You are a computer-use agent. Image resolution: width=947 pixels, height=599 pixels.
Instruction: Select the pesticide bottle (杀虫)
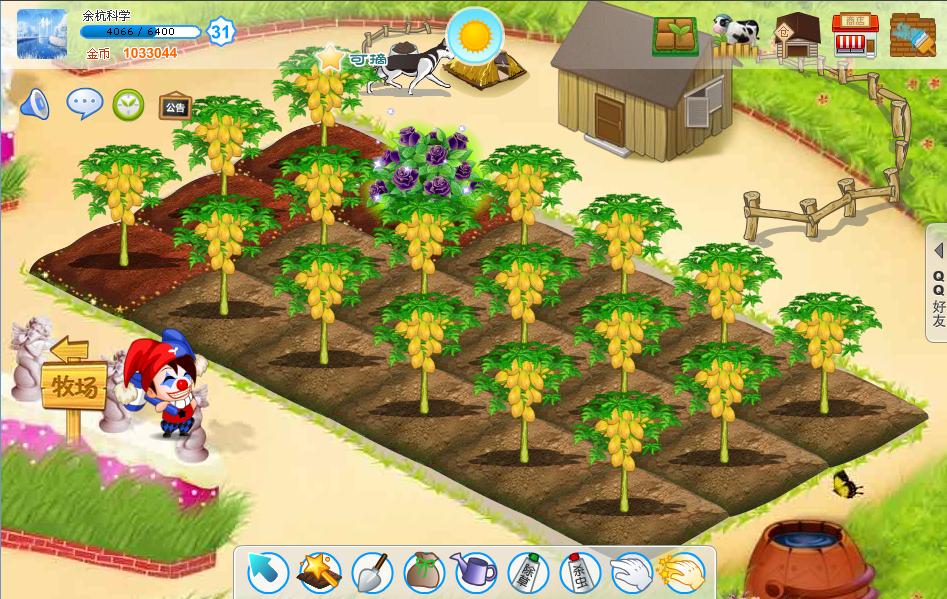578,573
